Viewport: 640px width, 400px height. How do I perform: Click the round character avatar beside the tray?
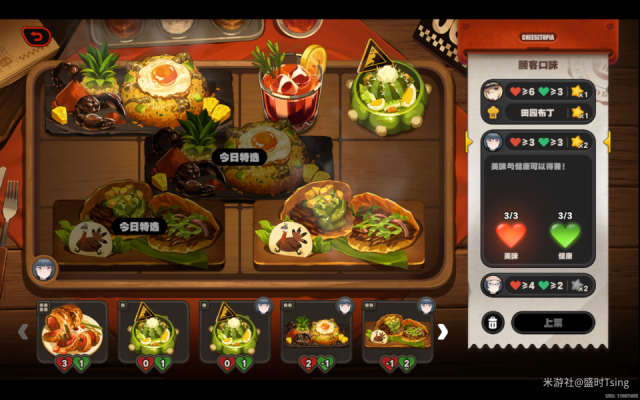43,268
